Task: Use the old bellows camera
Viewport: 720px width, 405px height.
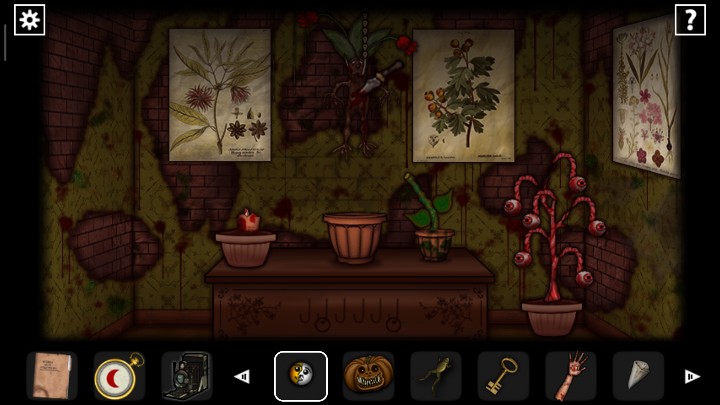Action: (x=186, y=376)
